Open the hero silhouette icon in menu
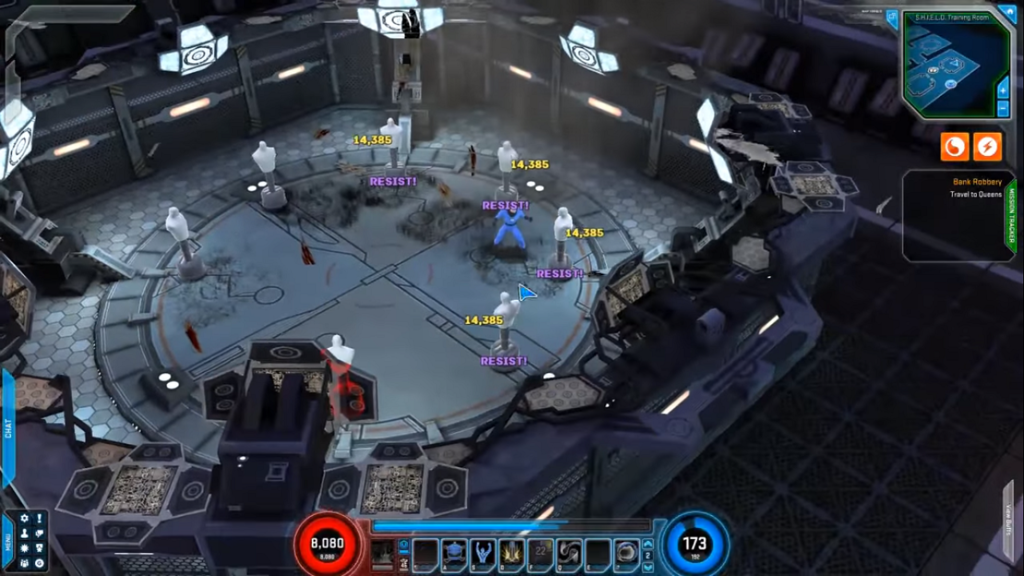 tap(24, 534)
